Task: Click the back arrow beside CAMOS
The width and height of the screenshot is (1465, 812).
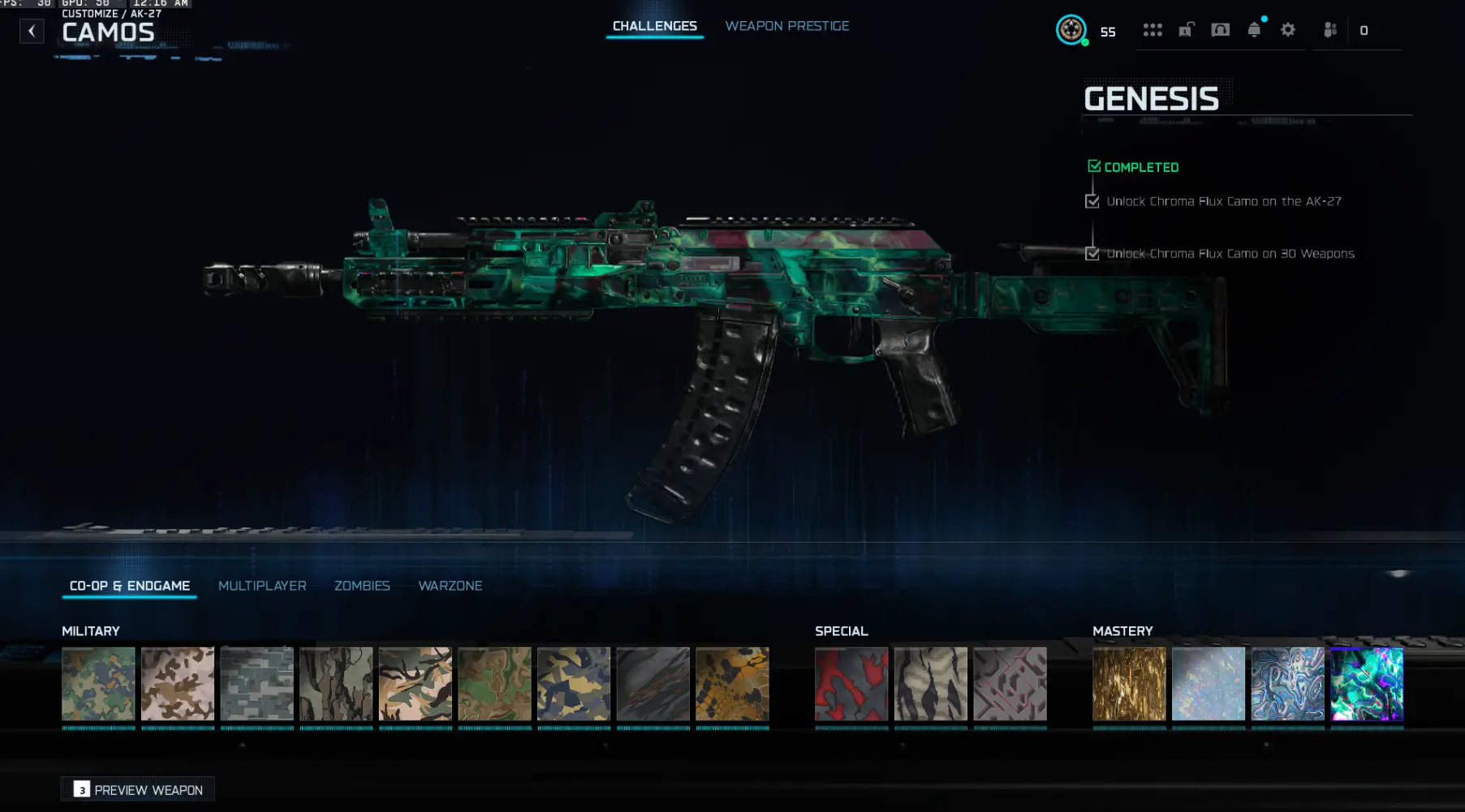Action: click(32, 31)
